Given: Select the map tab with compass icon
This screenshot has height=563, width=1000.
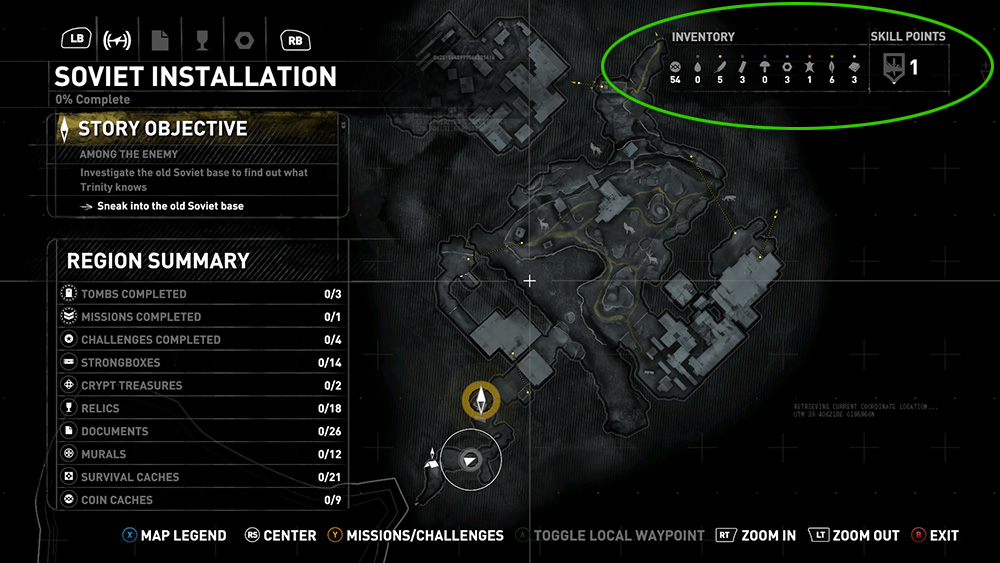Looking at the screenshot, I should (x=118, y=40).
